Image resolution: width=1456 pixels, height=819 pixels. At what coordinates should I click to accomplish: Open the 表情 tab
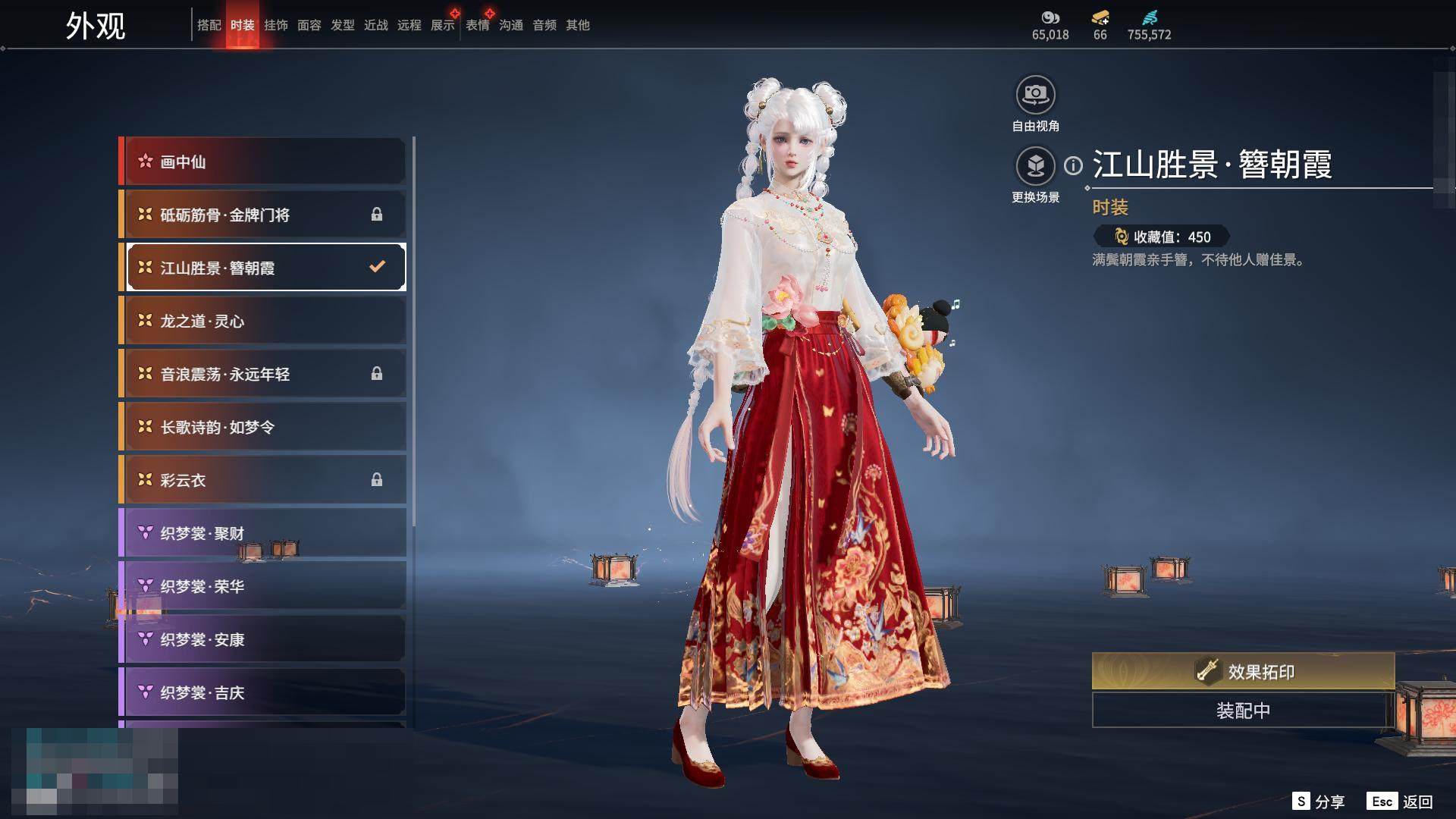477,25
